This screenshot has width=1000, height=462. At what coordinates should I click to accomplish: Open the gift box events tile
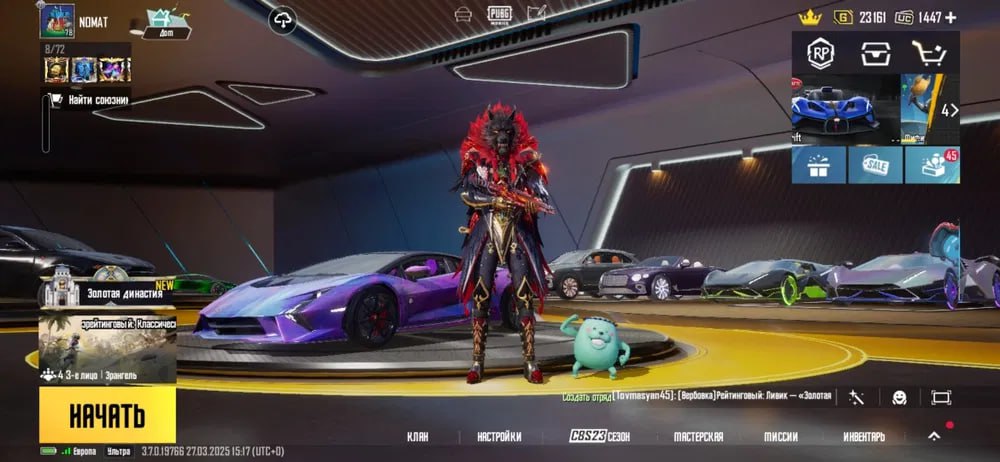tap(819, 165)
